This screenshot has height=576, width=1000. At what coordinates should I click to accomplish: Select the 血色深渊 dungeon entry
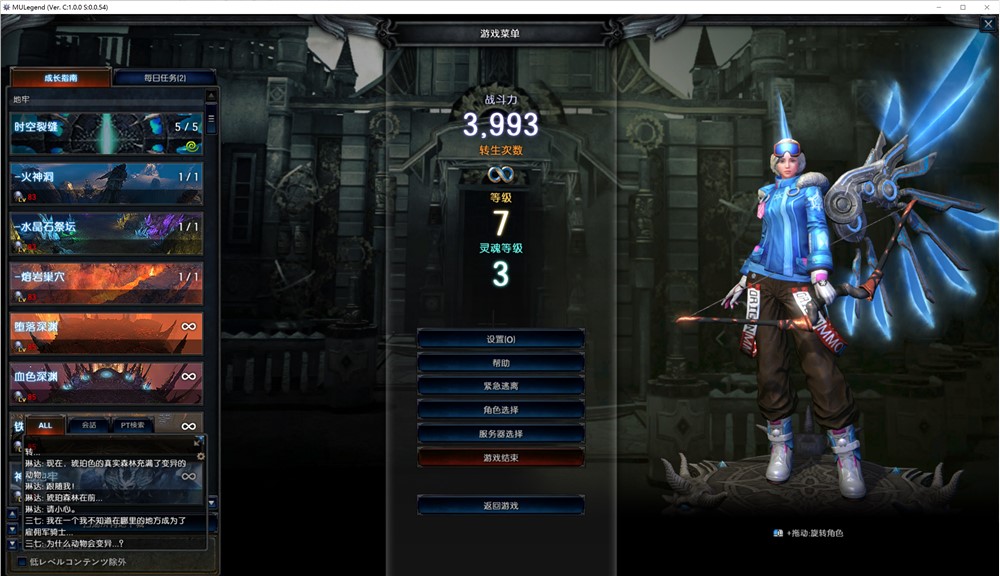106,383
